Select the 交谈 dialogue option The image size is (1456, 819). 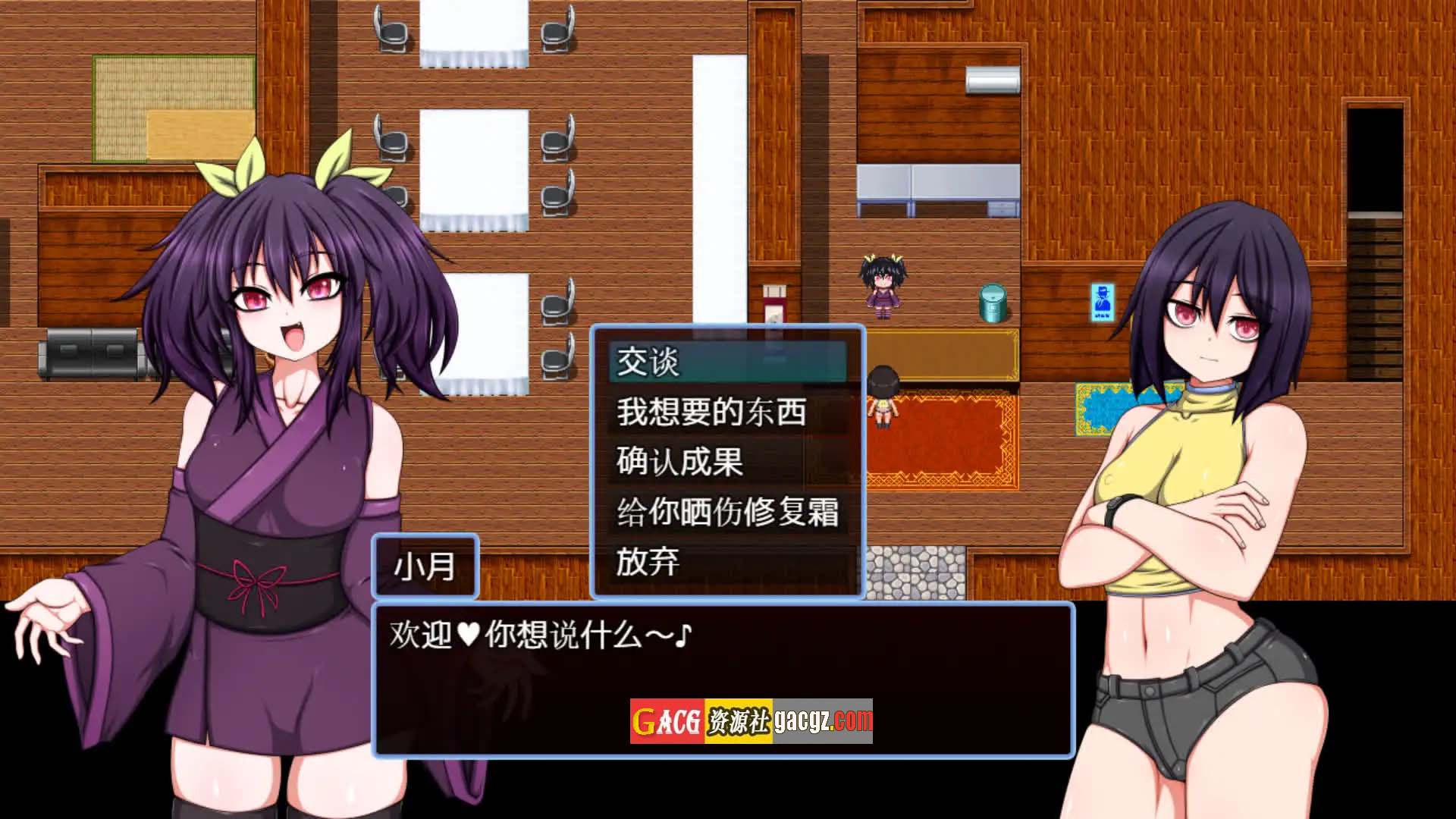pos(726,362)
